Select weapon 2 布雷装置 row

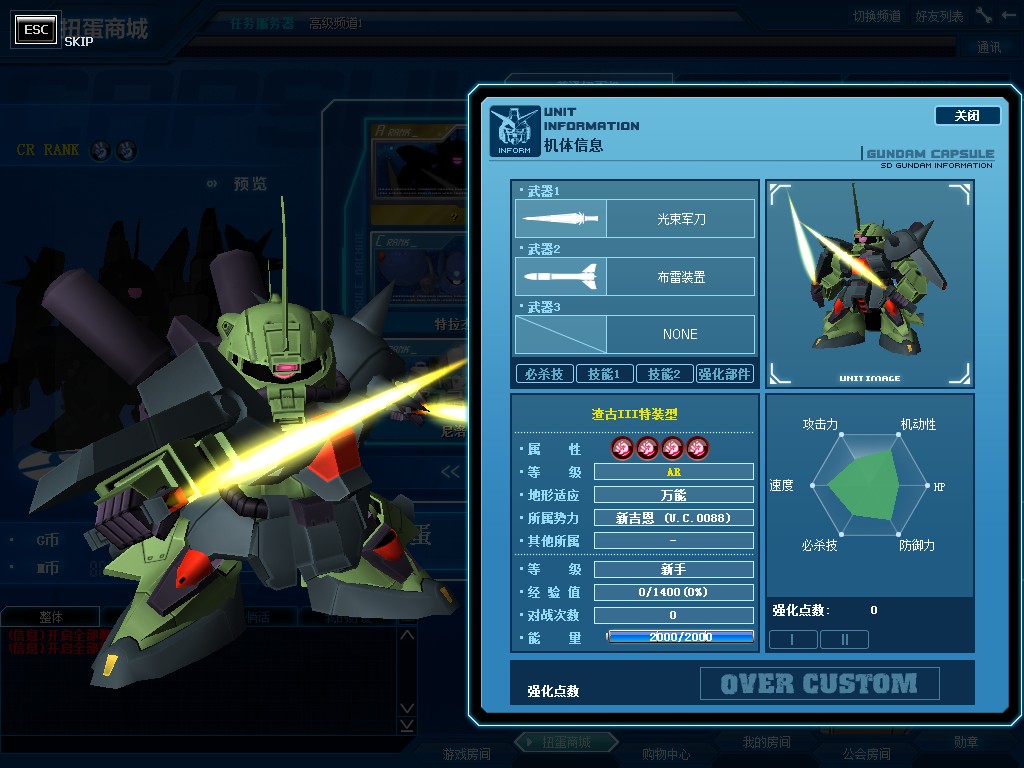pyautogui.click(x=635, y=277)
